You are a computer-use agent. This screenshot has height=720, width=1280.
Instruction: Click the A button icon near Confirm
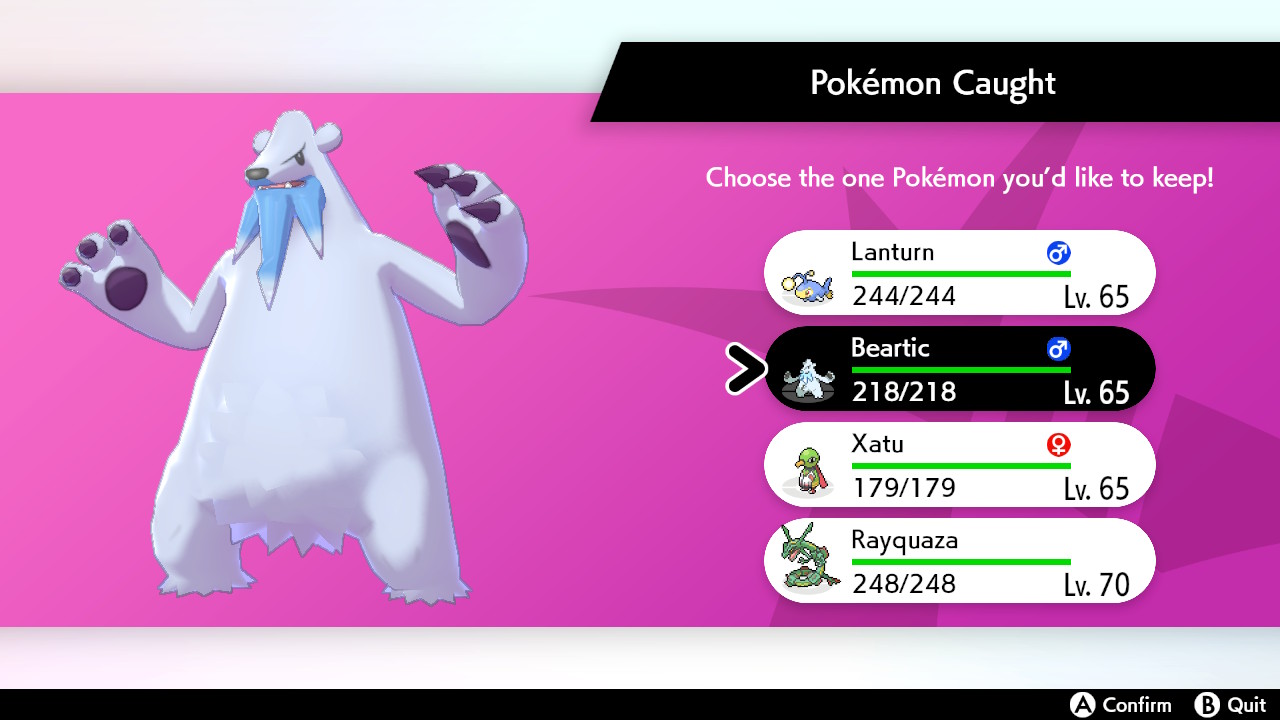1082,705
